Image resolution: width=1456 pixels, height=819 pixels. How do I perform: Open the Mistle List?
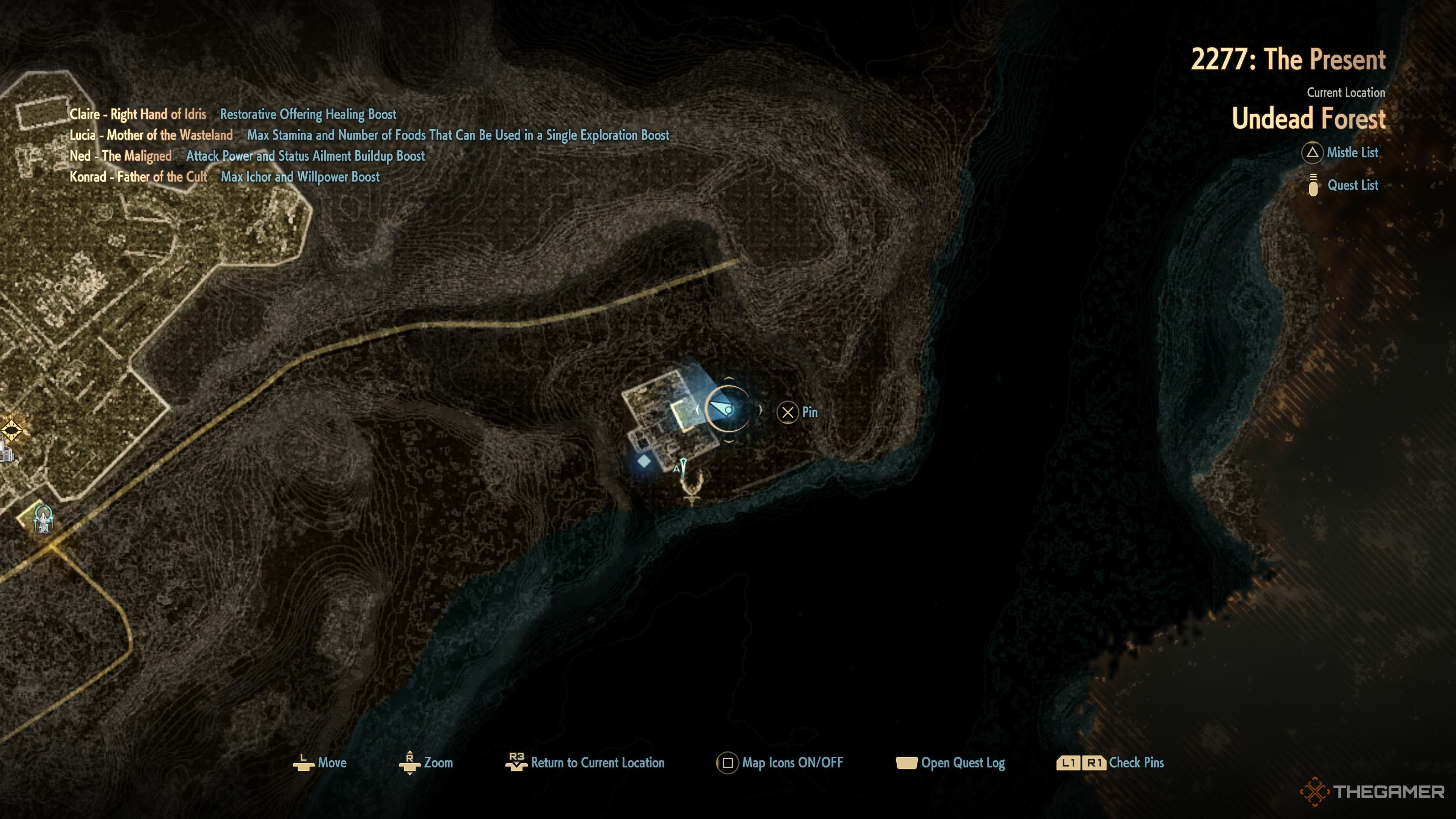(x=1341, y=152)
